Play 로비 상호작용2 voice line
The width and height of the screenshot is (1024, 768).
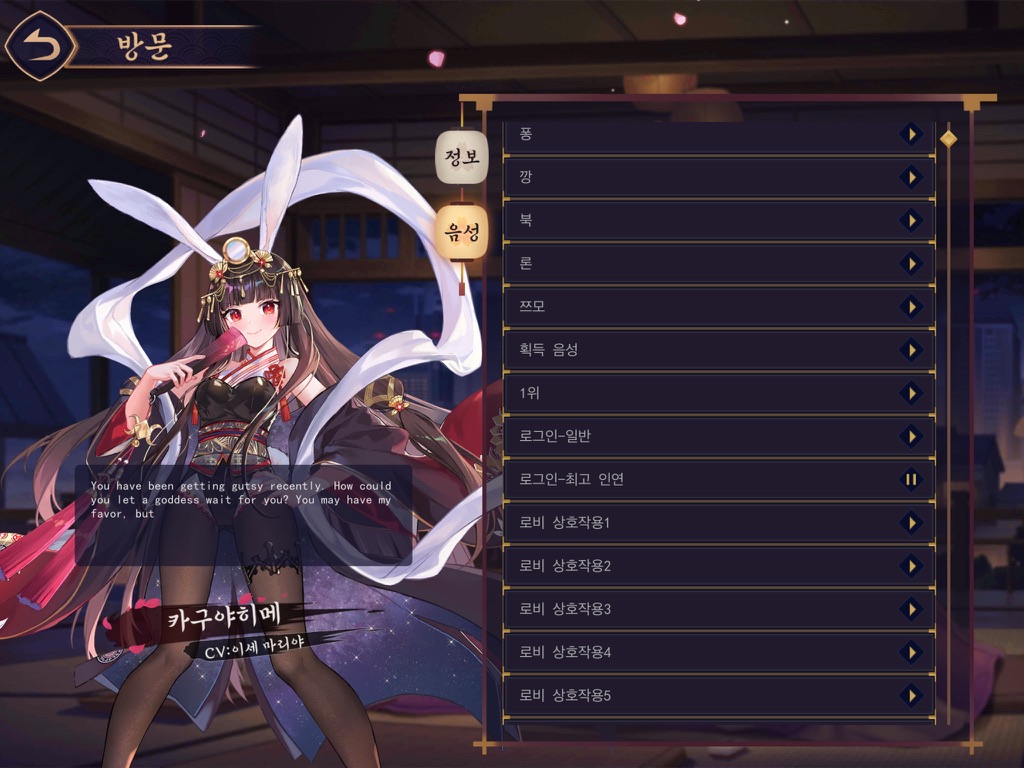[910, 565]
